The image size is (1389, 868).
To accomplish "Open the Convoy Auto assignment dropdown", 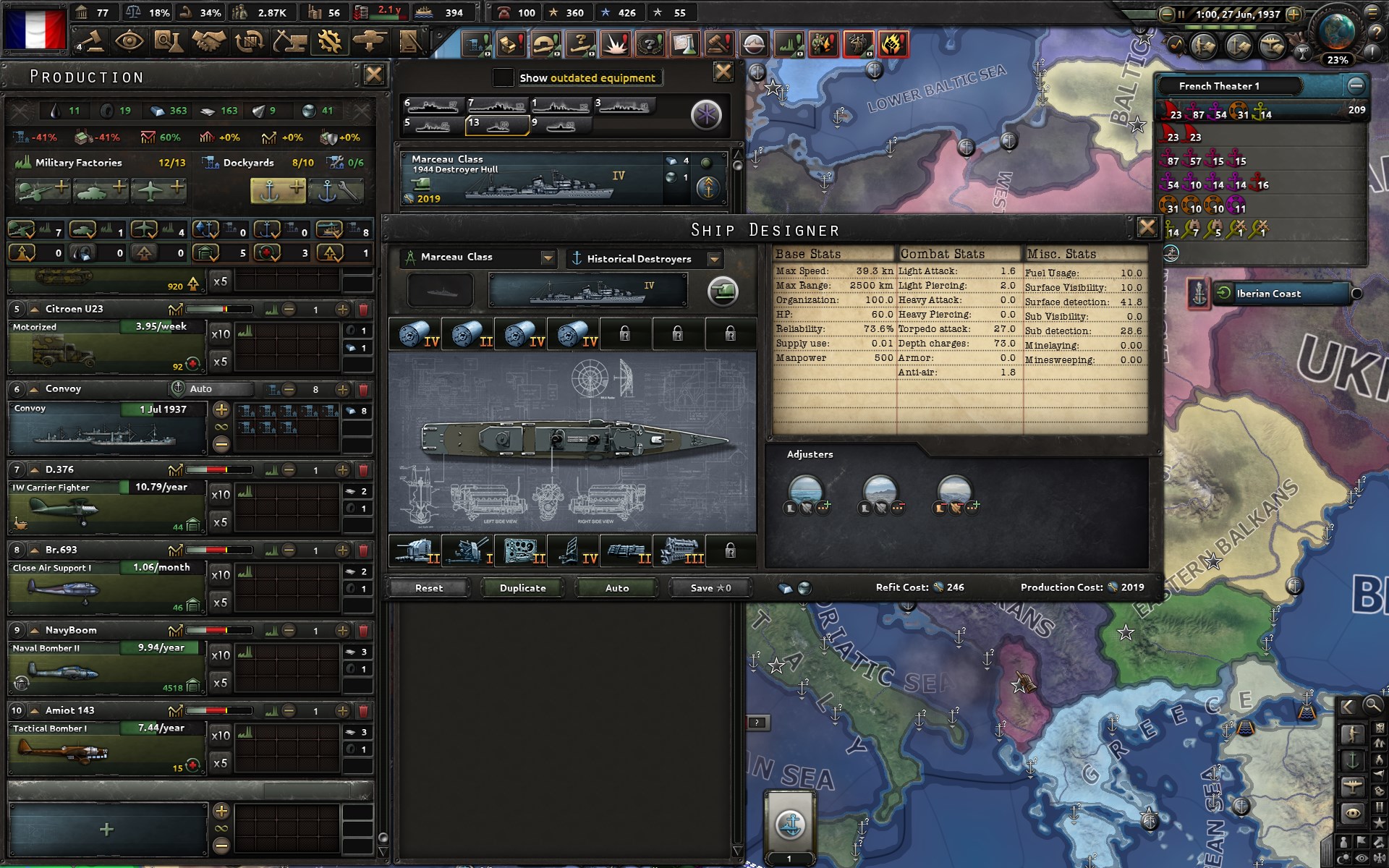I will [211, 388].
